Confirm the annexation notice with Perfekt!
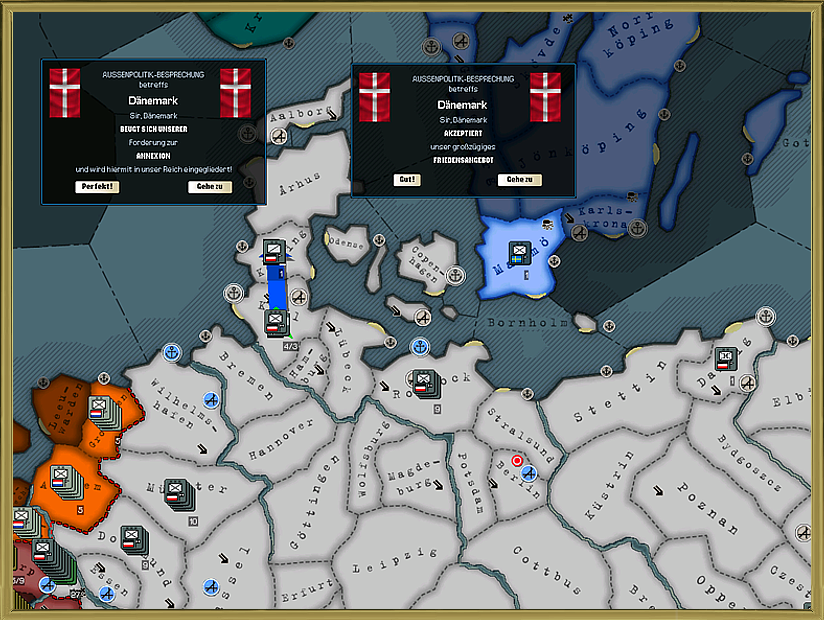 tap(97, 187)
